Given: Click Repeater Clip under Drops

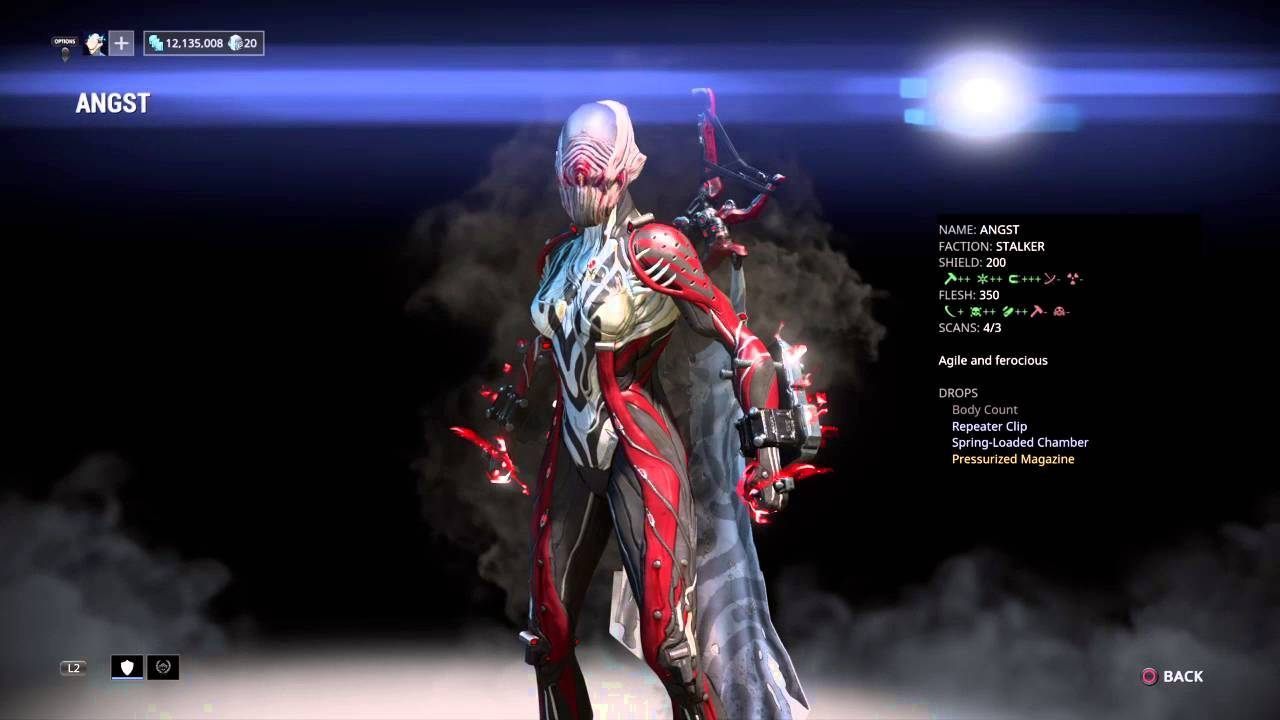Looking at the screenshot, I should 989,426.
